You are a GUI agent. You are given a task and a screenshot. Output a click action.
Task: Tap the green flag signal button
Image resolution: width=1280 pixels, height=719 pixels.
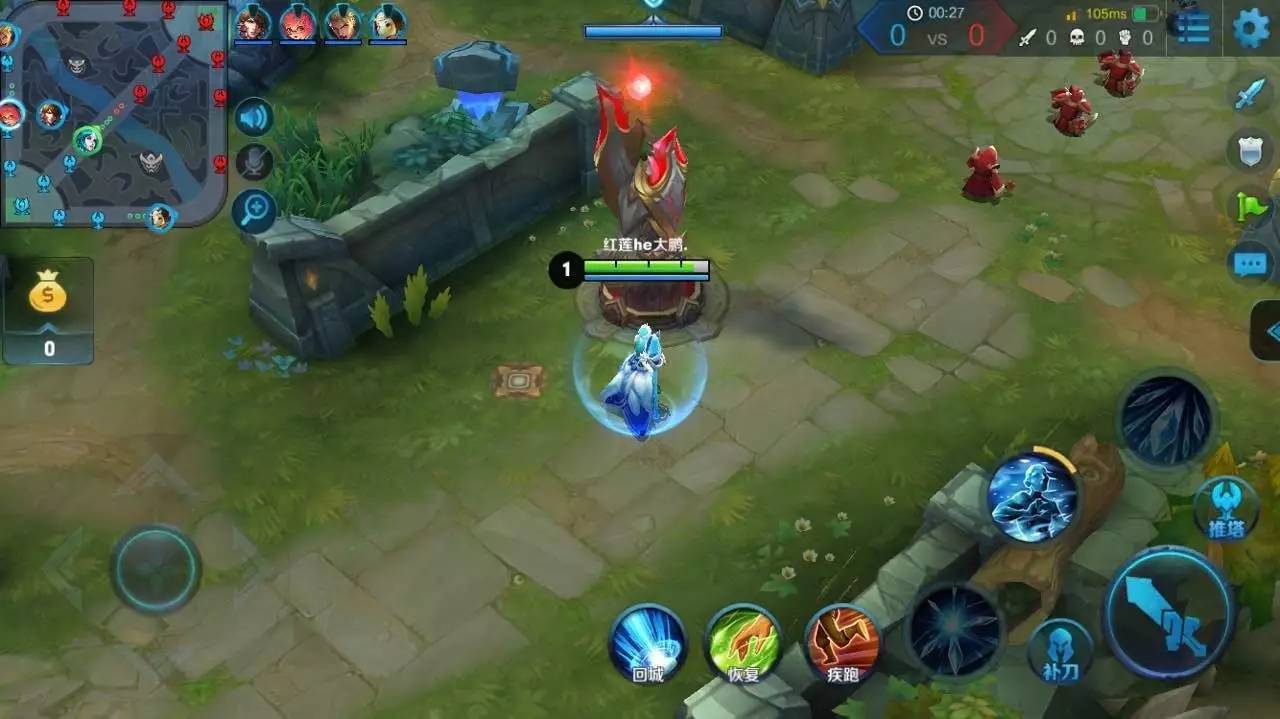click(x=1252, y=207)
